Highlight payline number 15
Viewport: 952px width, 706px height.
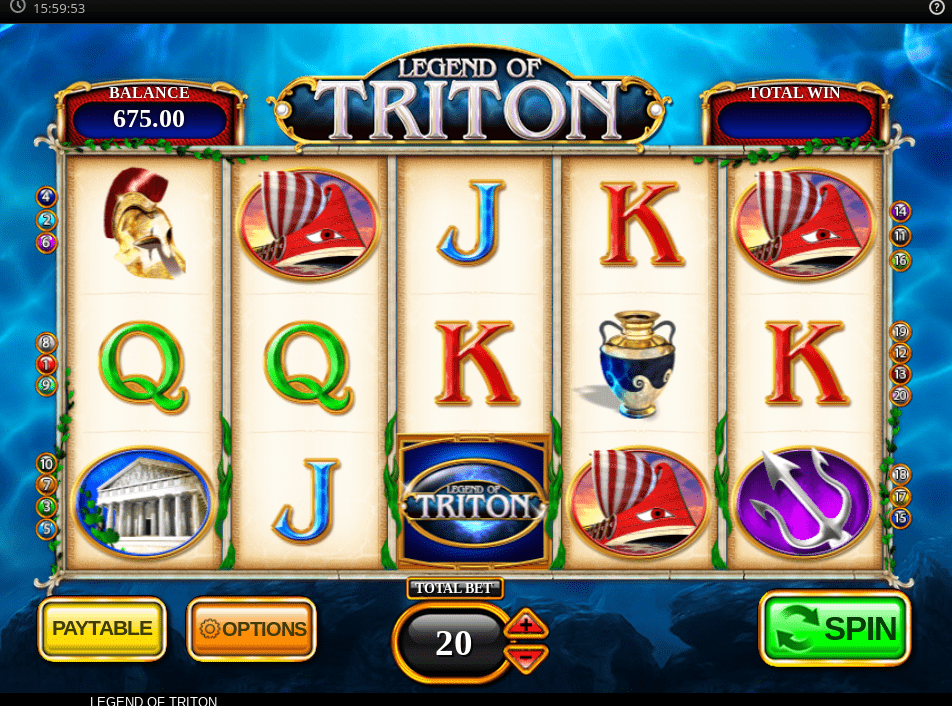(901, 518)
